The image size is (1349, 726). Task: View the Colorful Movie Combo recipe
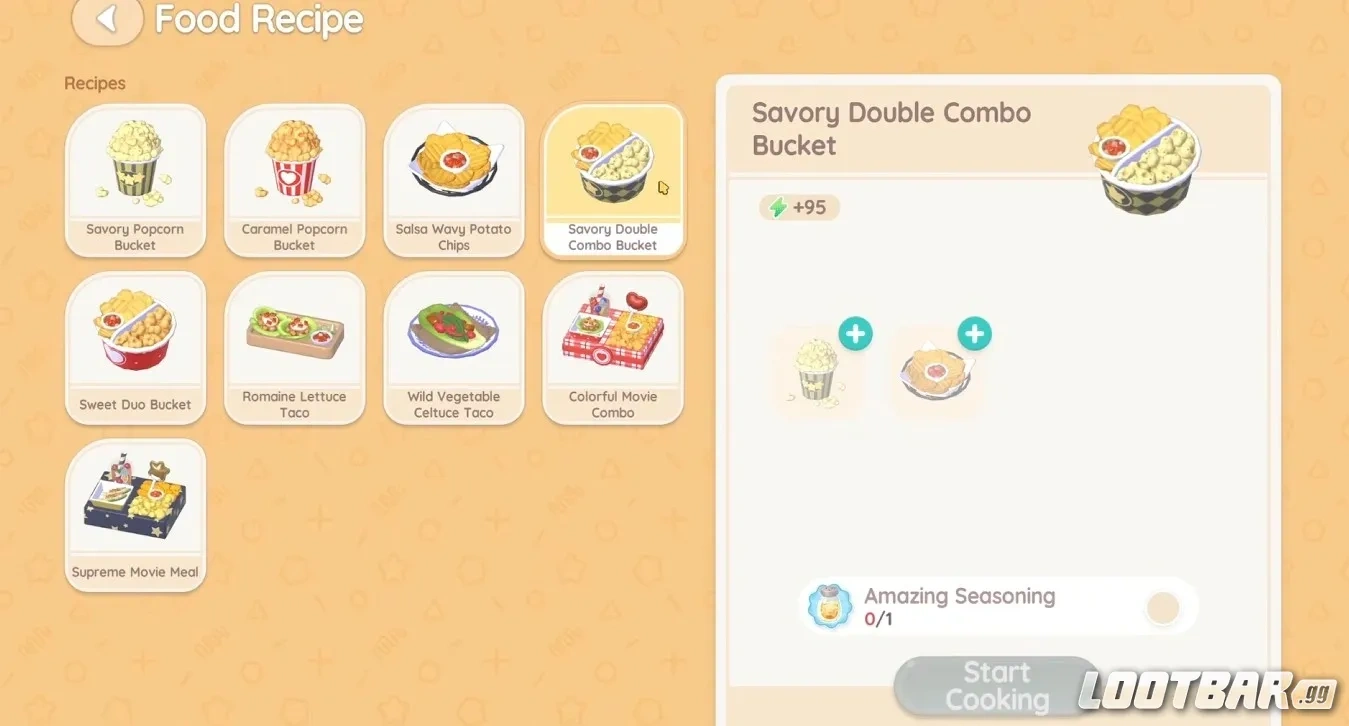[x=613, y=347]
